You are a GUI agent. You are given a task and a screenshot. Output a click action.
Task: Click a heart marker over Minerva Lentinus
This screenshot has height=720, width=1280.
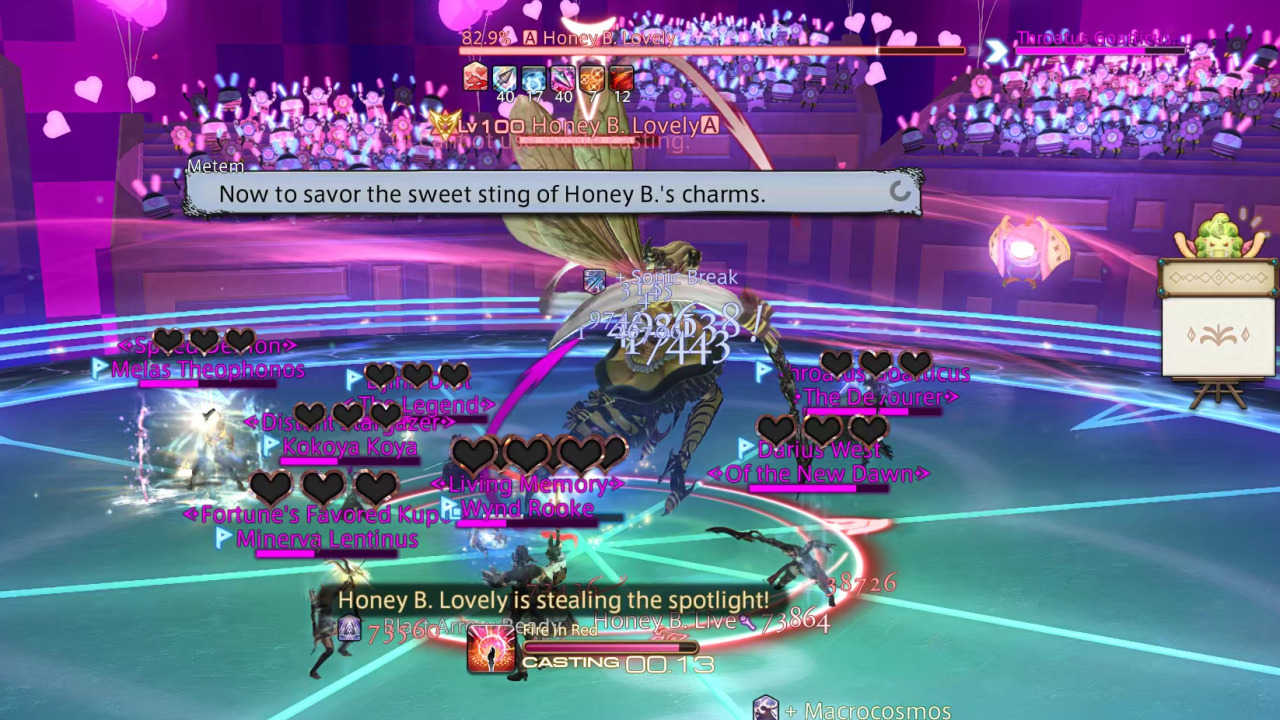pyautogui.click(x=322, y=488)
